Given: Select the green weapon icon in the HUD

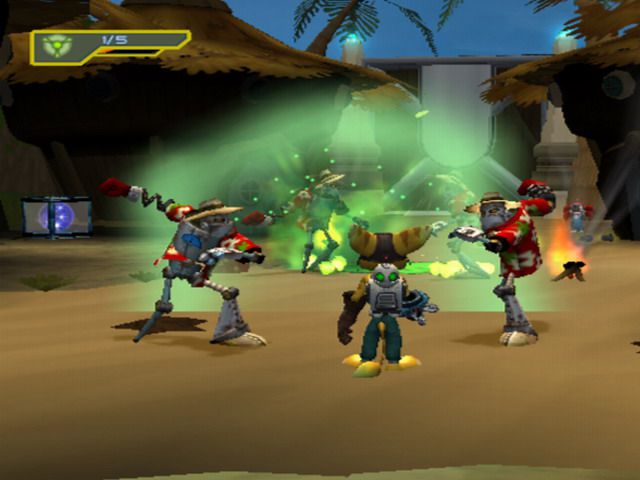Looking at the screenshot, I should tap(58, 47).
